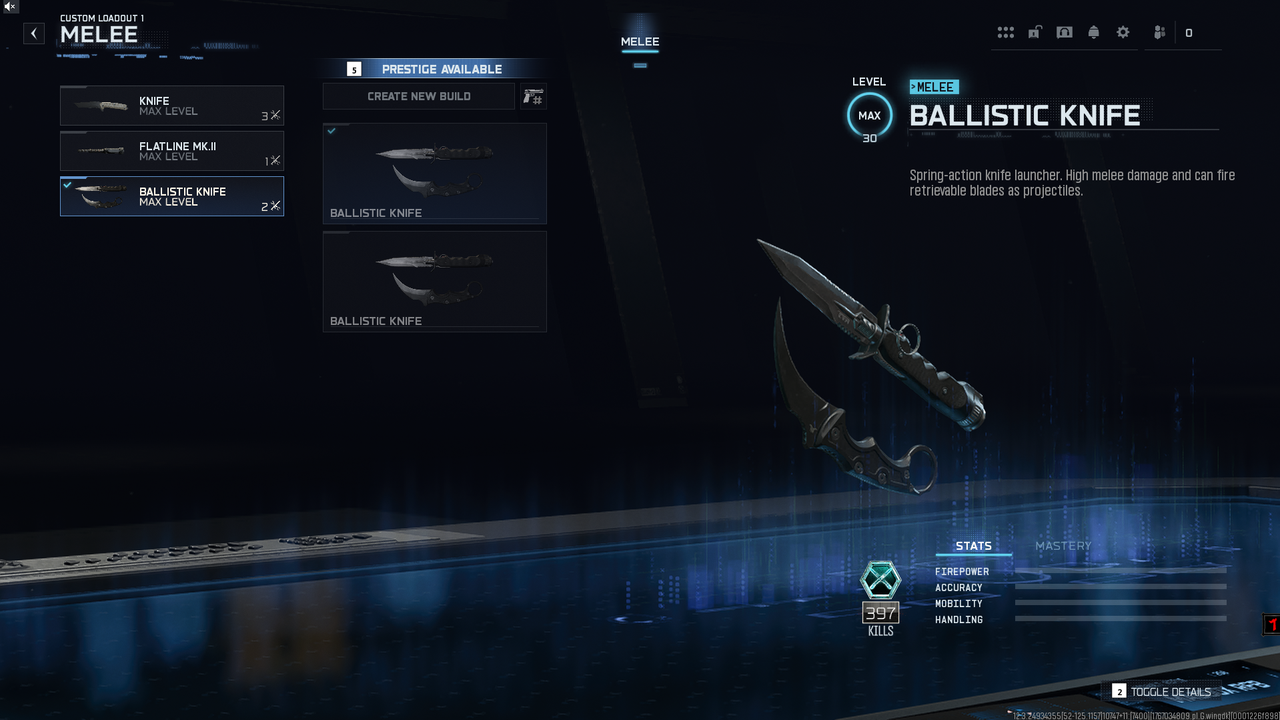Screen dimensions: 1280x720
Task: Switch to the Melee tab
Action: click(640, 42)
